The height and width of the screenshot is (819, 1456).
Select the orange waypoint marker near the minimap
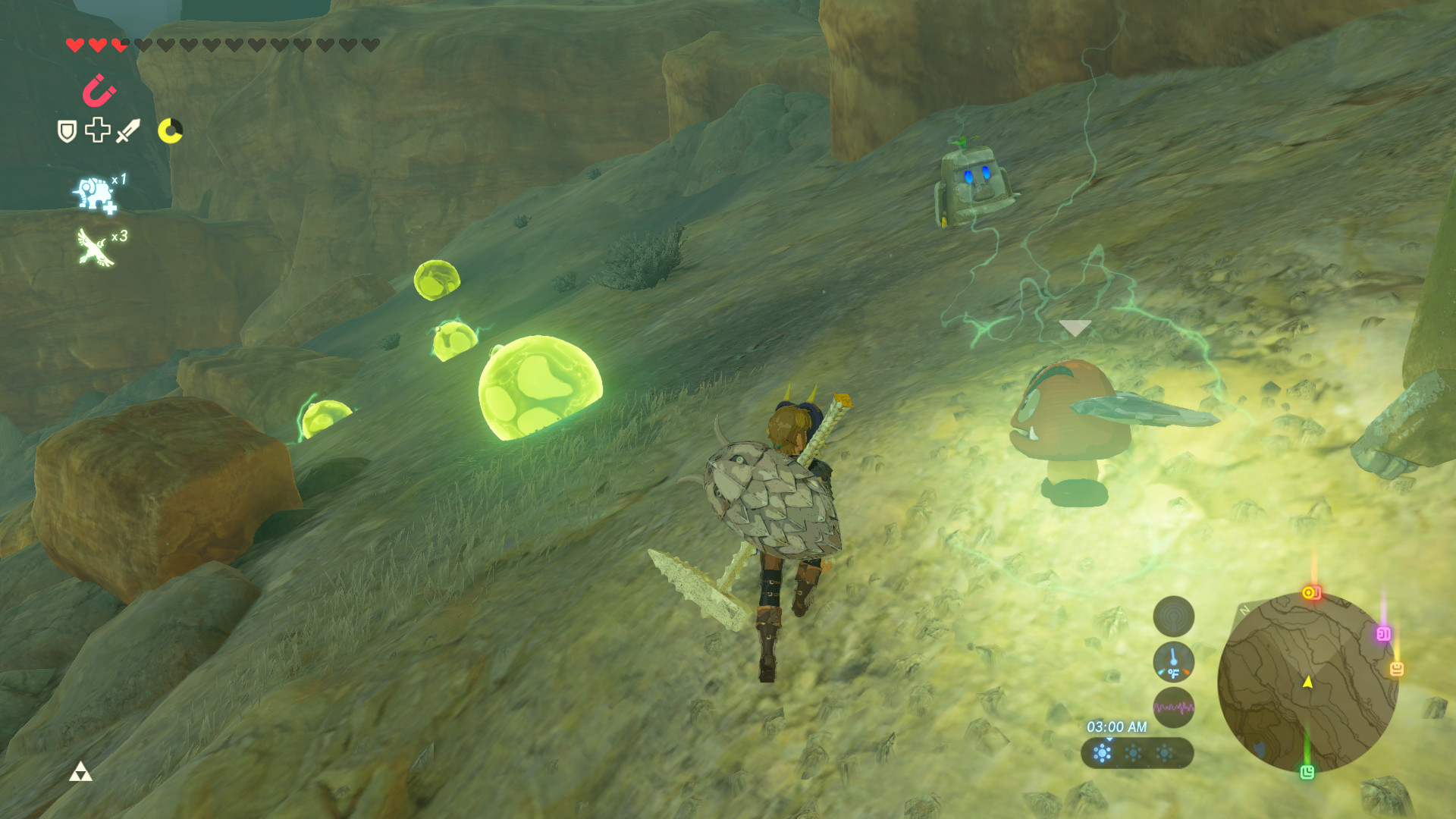pos(1312,592)
